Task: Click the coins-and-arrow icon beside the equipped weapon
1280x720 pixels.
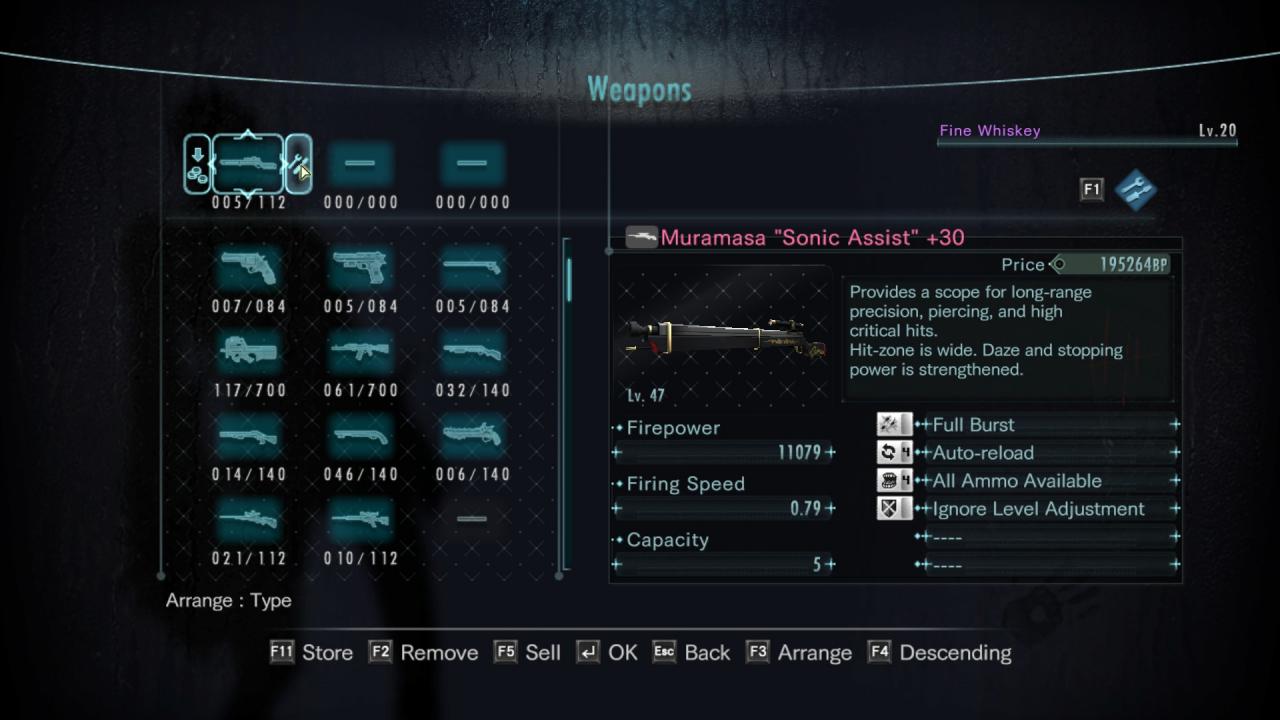Action: pyautogui.click(x=197, y=164)
